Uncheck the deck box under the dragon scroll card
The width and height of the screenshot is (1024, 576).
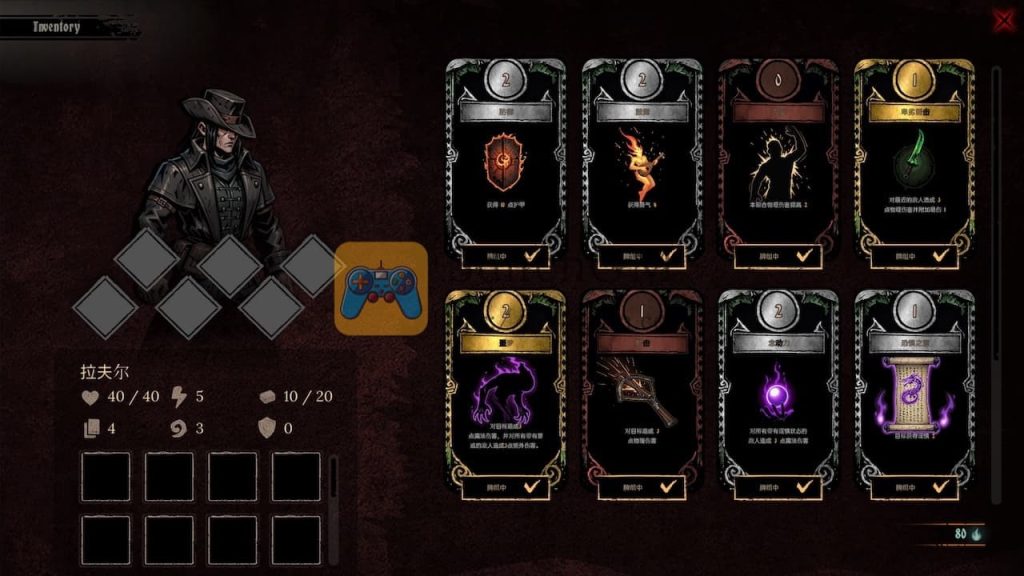[x=941, y=487]
